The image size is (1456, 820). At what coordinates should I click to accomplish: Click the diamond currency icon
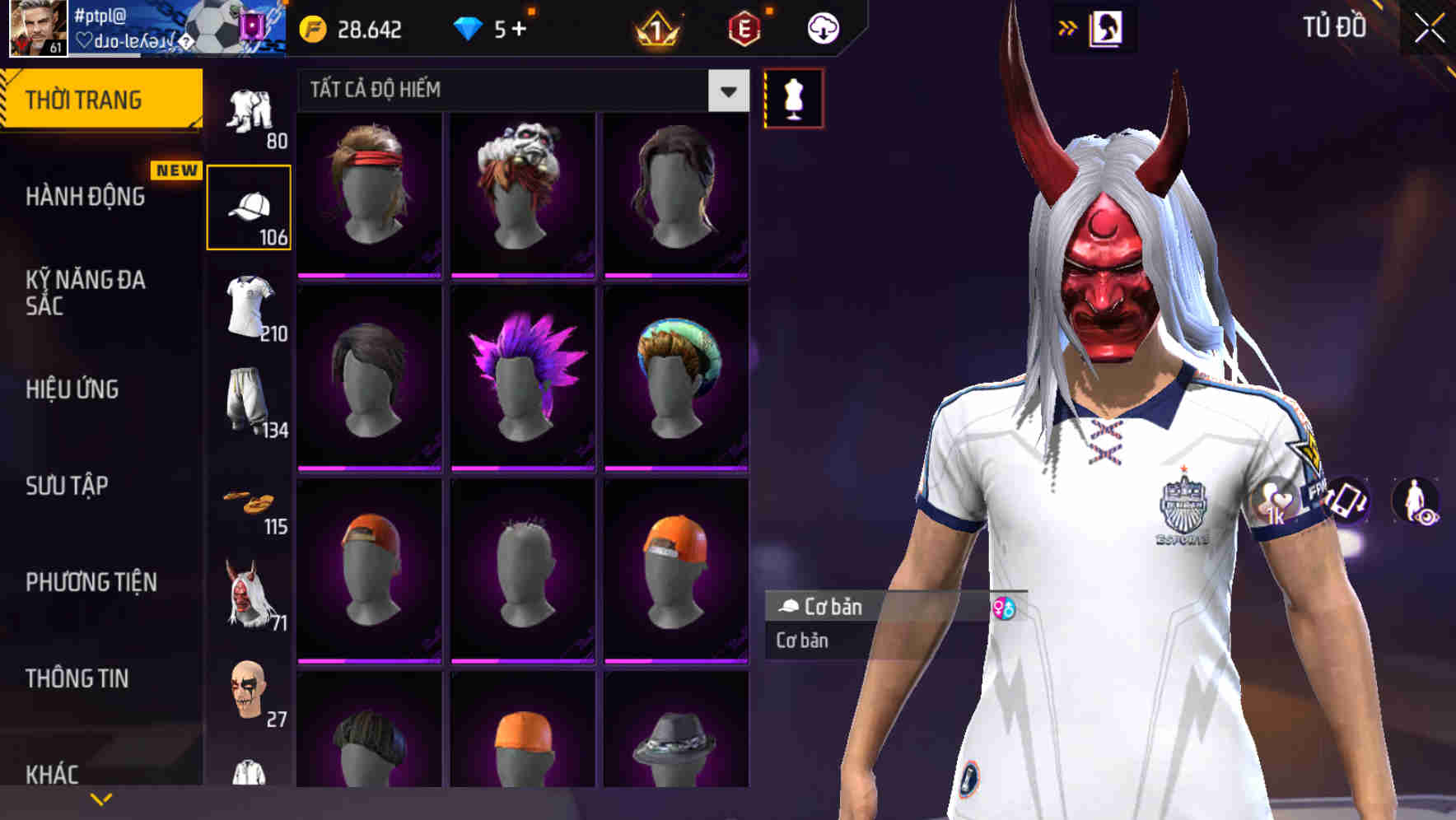point(469,27)
